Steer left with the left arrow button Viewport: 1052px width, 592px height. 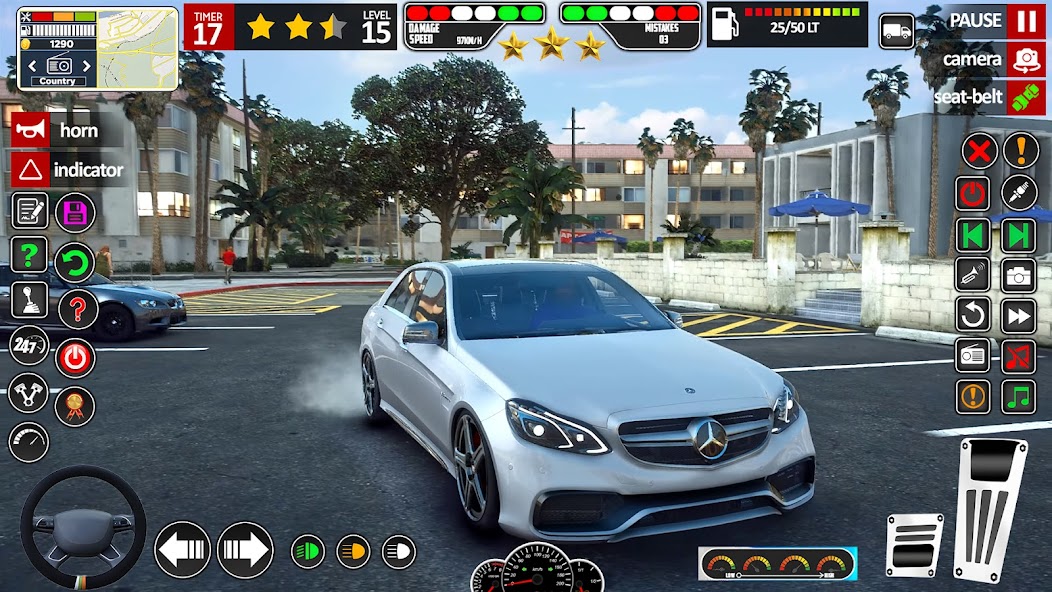tap(182, 550)
